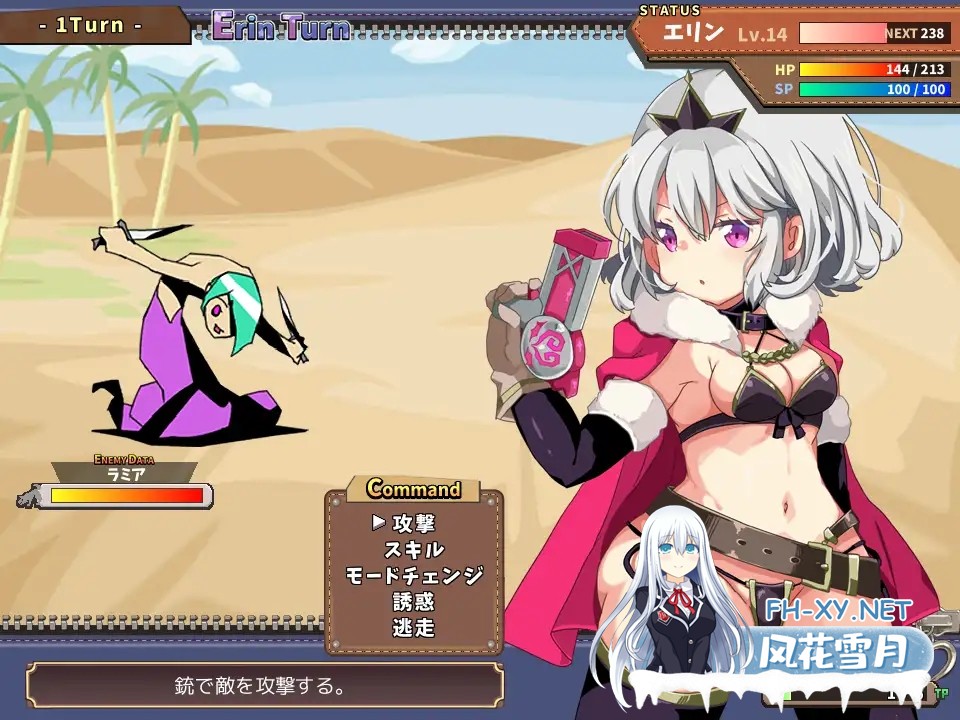Select the 攻撃 attack command
This screenshot has width=960, height=720.
tap(413, 523)
